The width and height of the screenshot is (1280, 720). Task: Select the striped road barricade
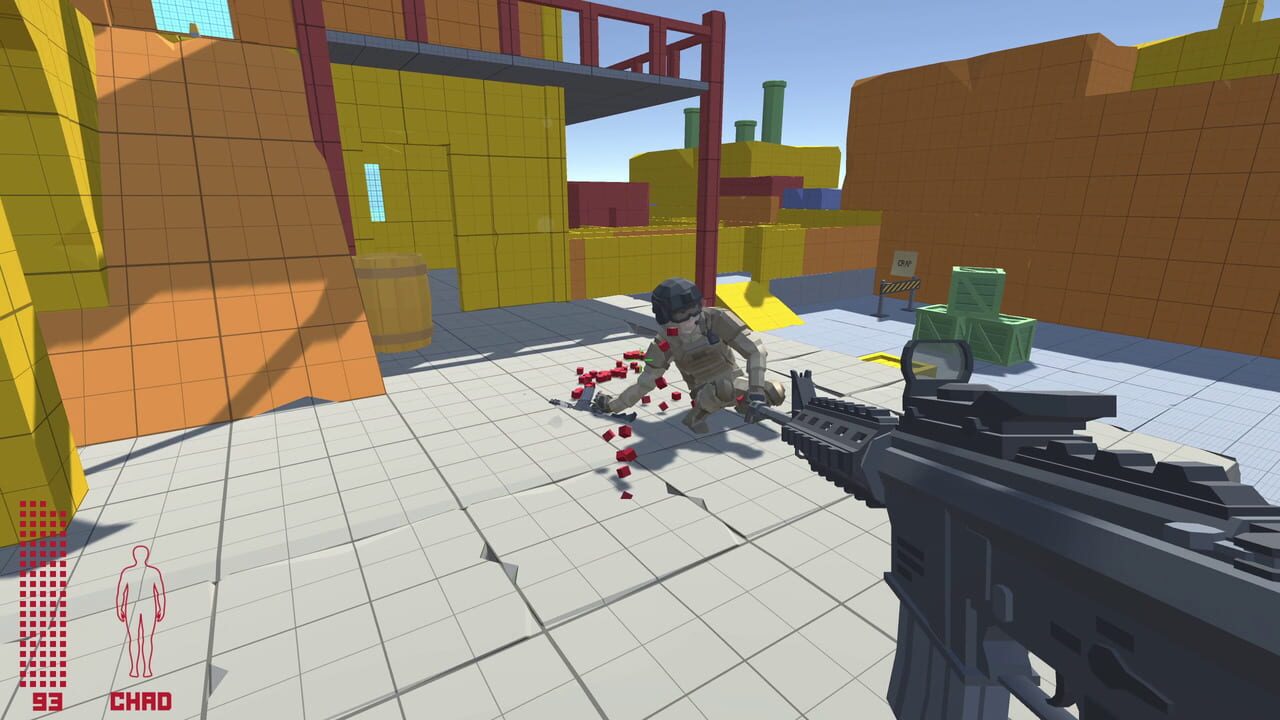click(x=900, y=286)
